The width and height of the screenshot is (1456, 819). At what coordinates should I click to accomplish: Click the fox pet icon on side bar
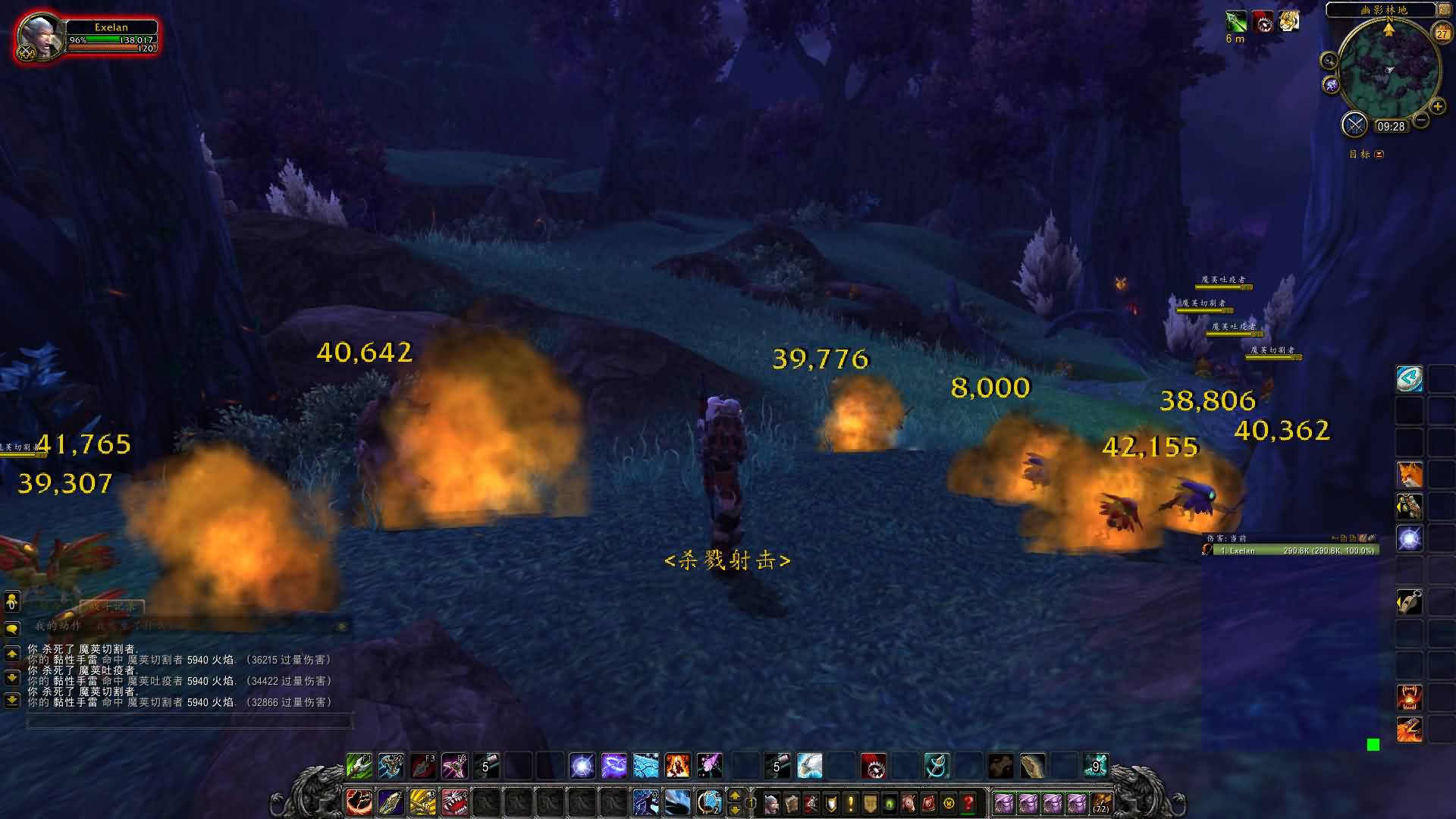[1410, 475]
